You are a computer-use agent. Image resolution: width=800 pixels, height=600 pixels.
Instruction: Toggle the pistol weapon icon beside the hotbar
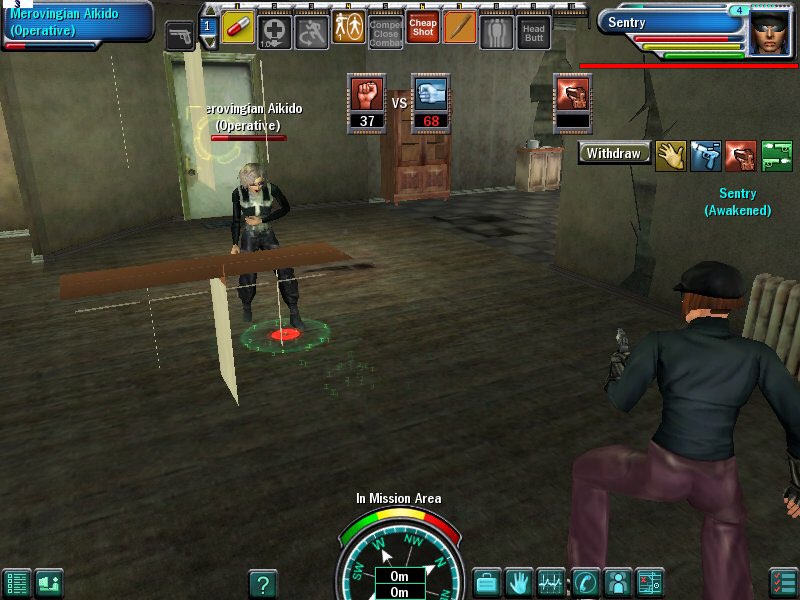tap(180, 36)
